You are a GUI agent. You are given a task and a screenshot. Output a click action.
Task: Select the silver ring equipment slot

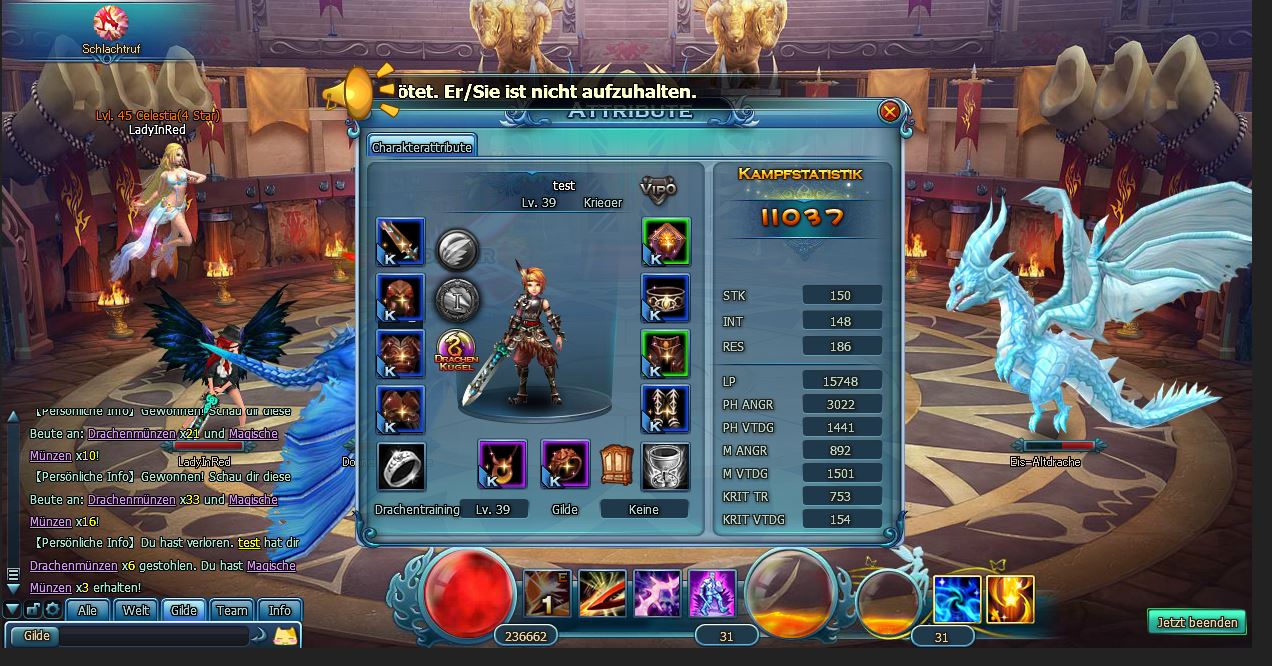pos(401,467)
